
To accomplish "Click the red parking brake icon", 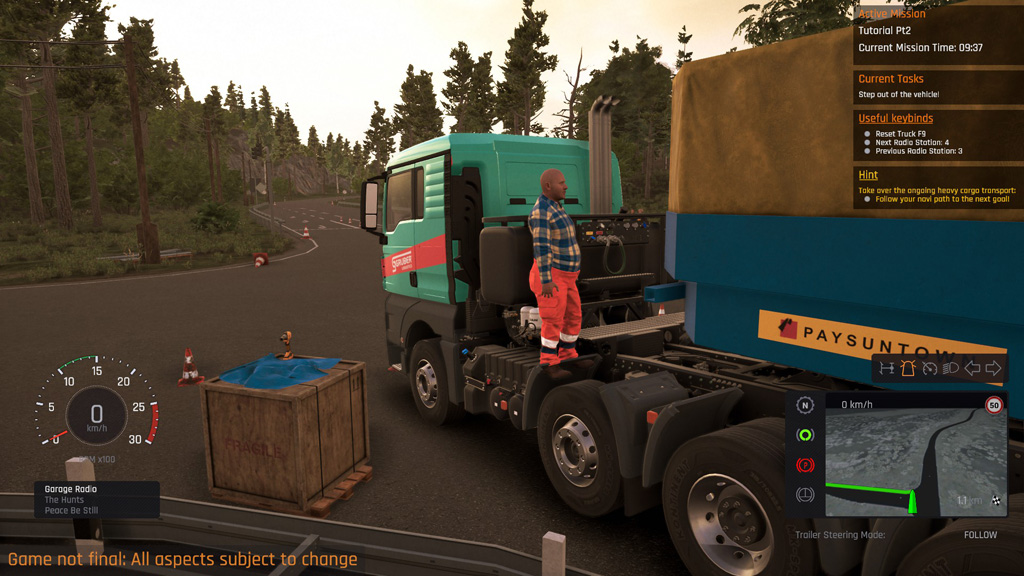I will 805,465.
